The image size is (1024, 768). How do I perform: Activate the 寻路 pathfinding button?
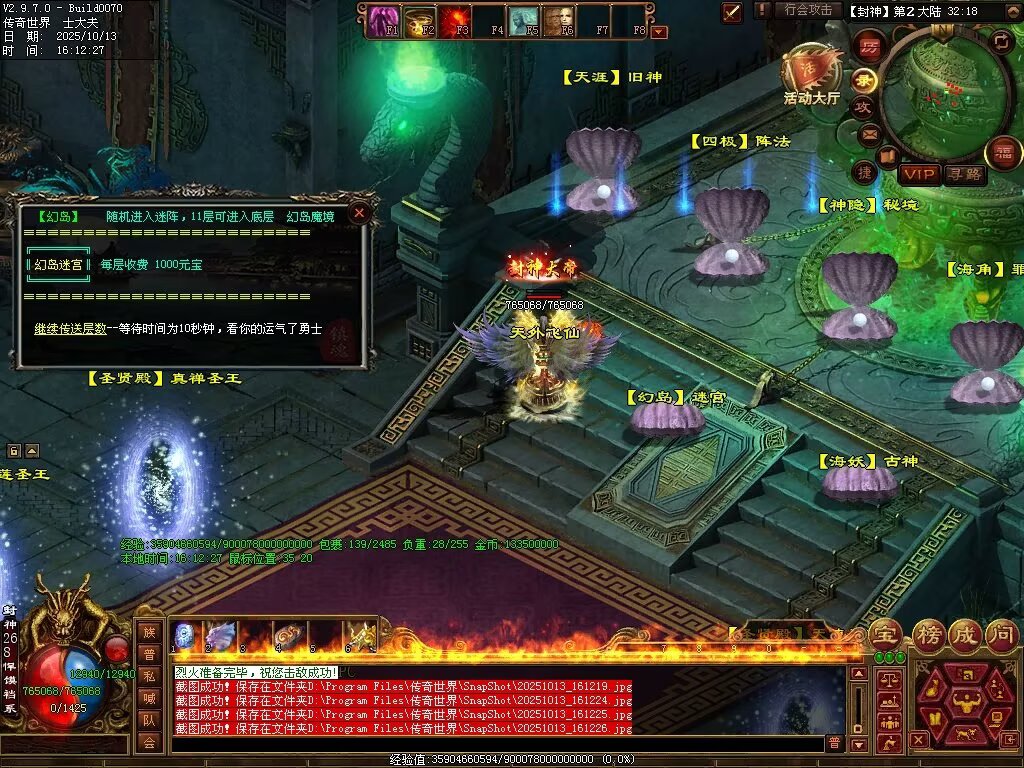click(965, 174)
